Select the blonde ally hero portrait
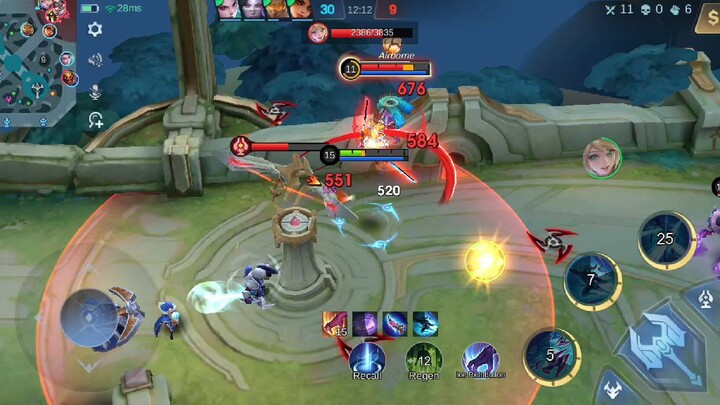Viewport: 720px width, 405px height. [x=603, y=159]
